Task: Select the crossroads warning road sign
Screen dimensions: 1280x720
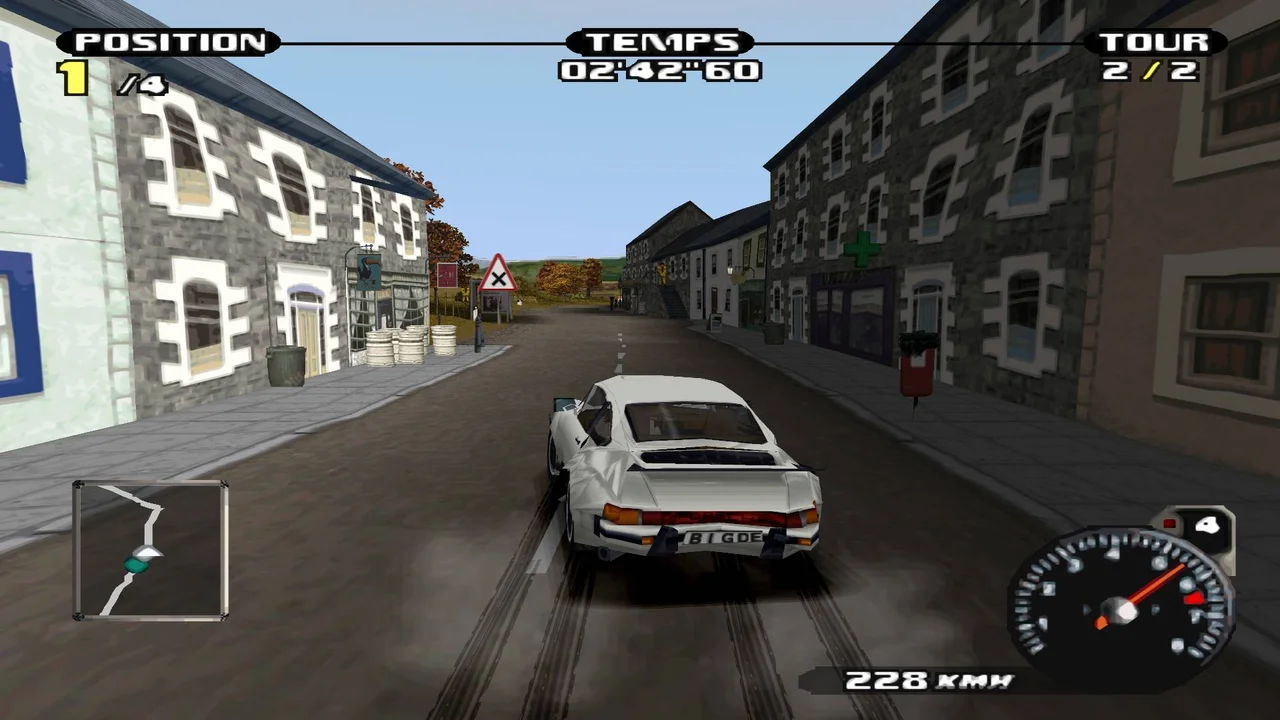Action: pos(497,276)
